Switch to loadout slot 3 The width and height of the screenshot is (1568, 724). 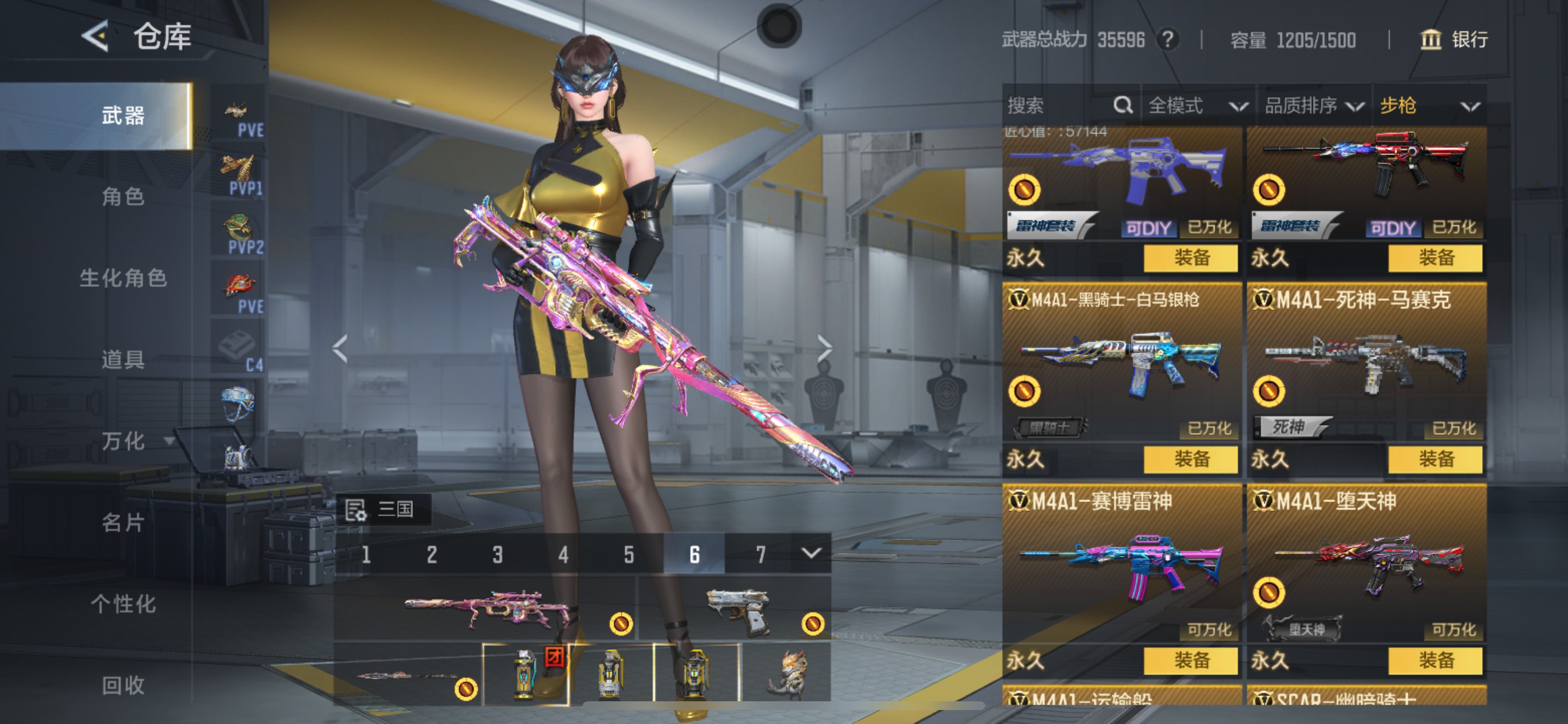[498, 554]
